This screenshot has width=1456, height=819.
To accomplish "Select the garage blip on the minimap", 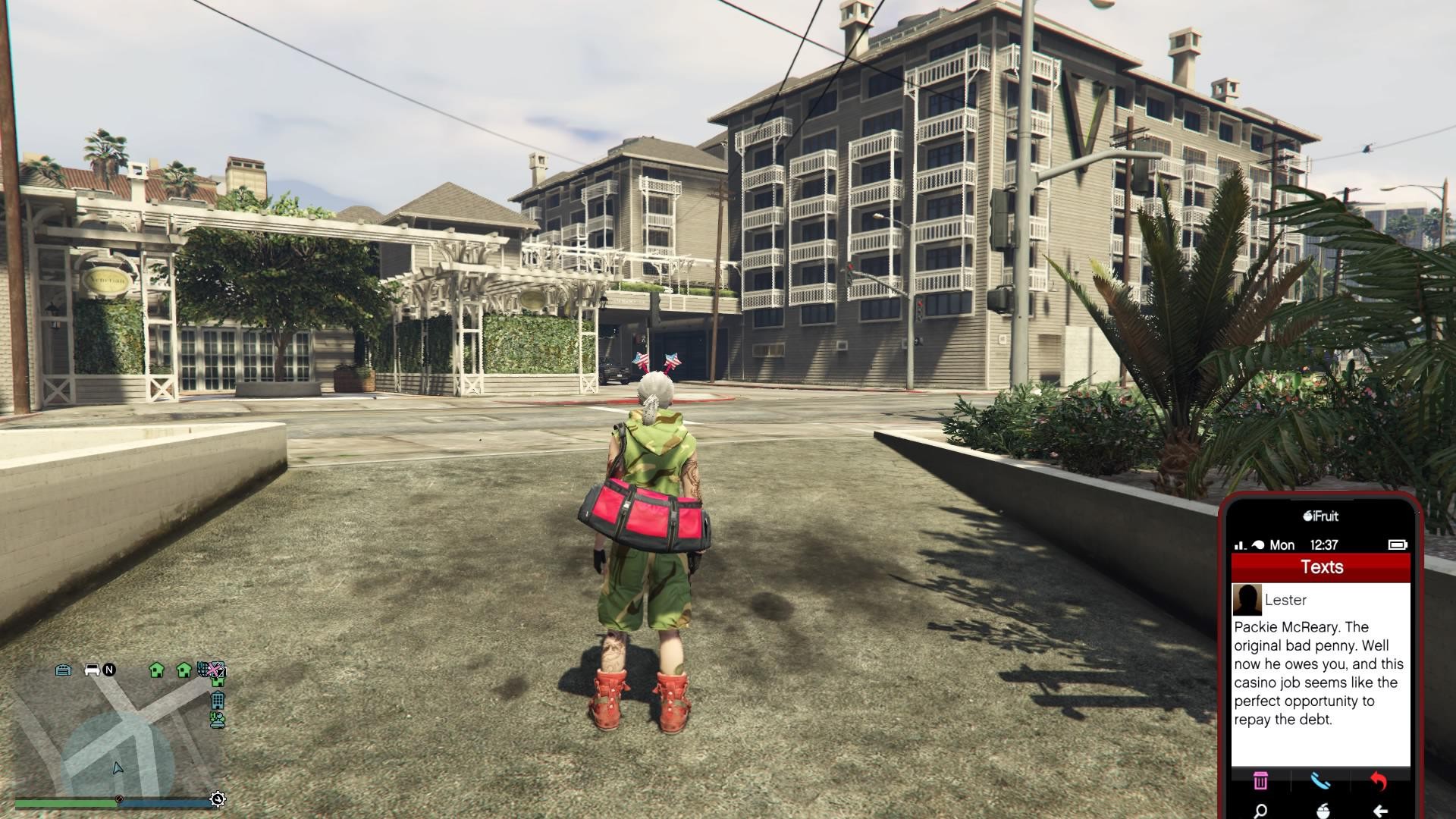I will pyautogui.click(x=63, y=670).
